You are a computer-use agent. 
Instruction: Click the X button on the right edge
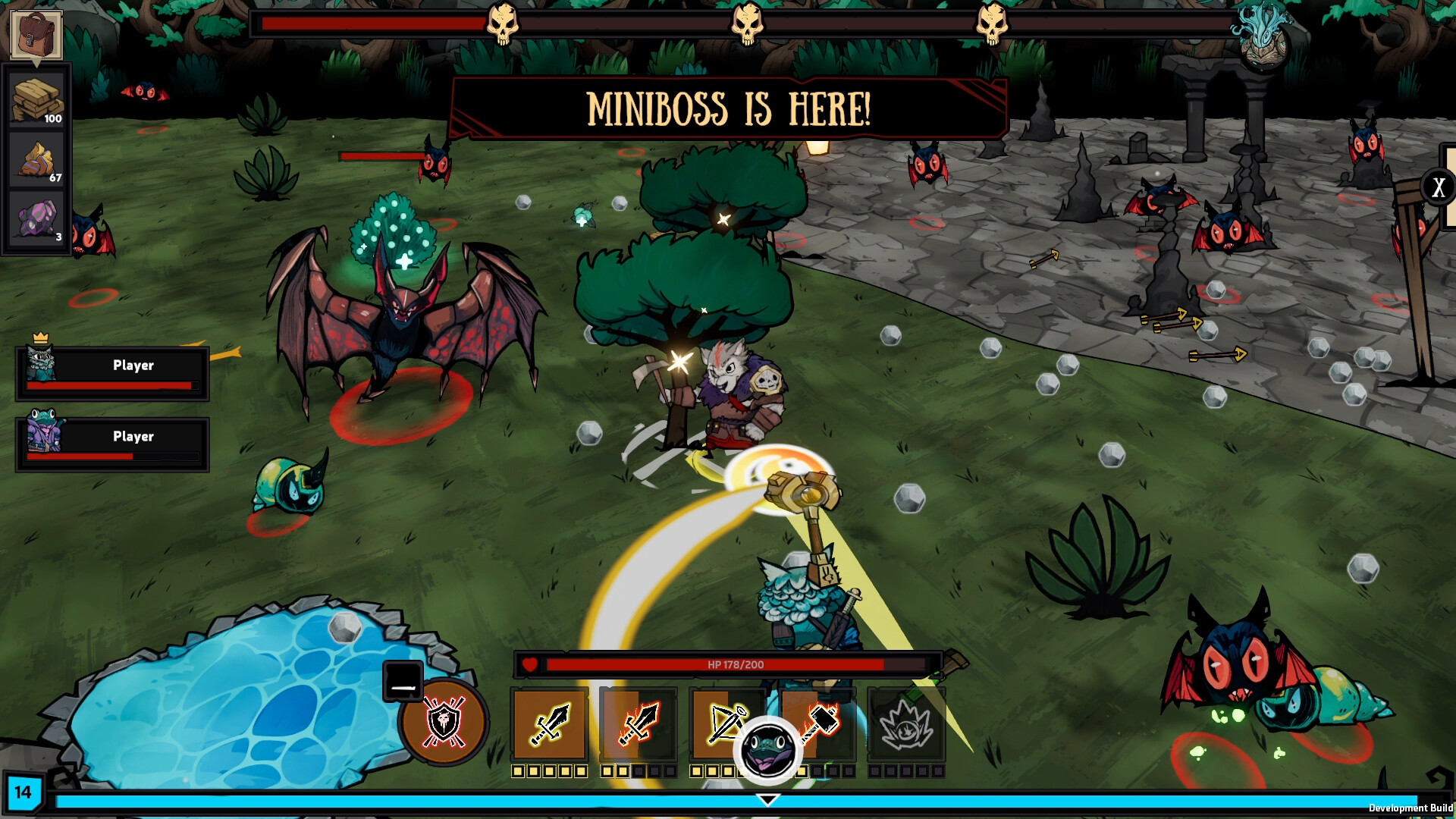click(x=1439, y=187)
